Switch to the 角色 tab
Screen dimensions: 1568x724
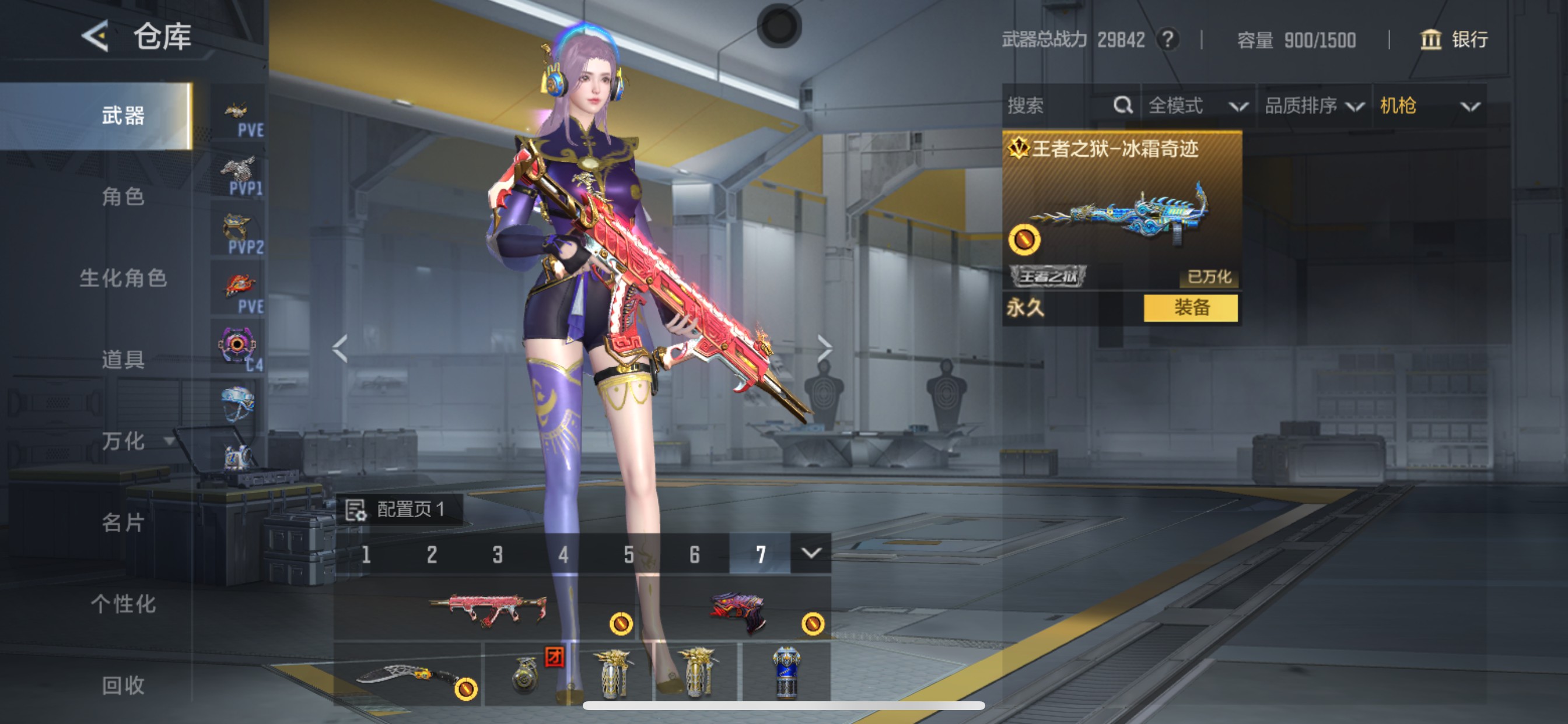pos(123,196)
